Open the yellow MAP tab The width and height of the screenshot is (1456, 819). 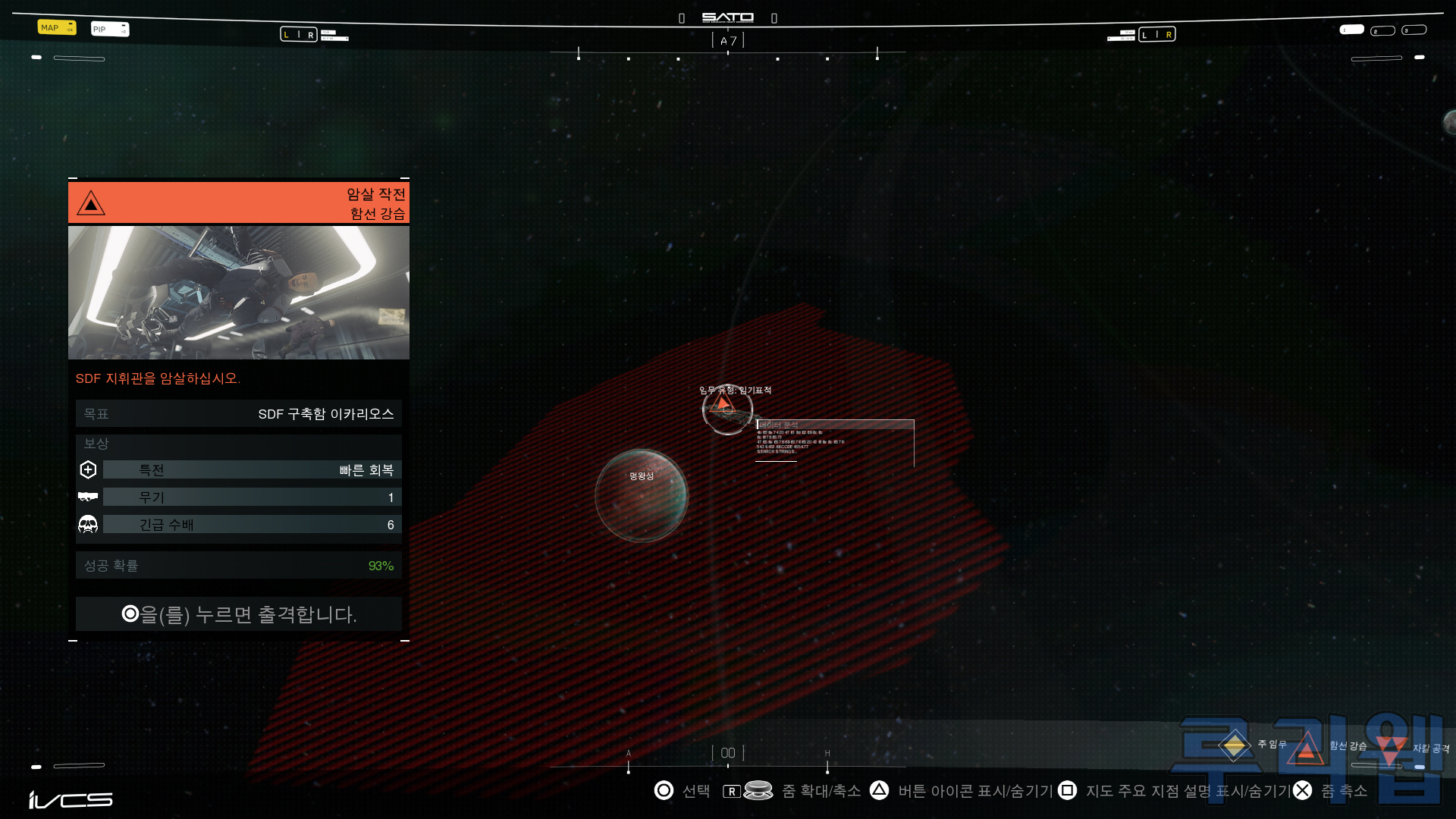click(x=56, y=28)
